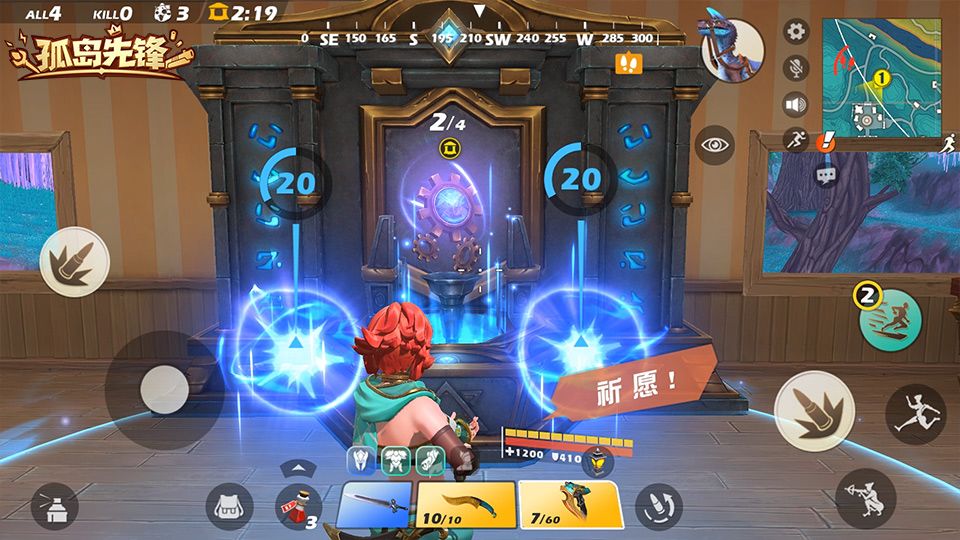
Task: Open the quick chat bubble
Action: [826, 175]
